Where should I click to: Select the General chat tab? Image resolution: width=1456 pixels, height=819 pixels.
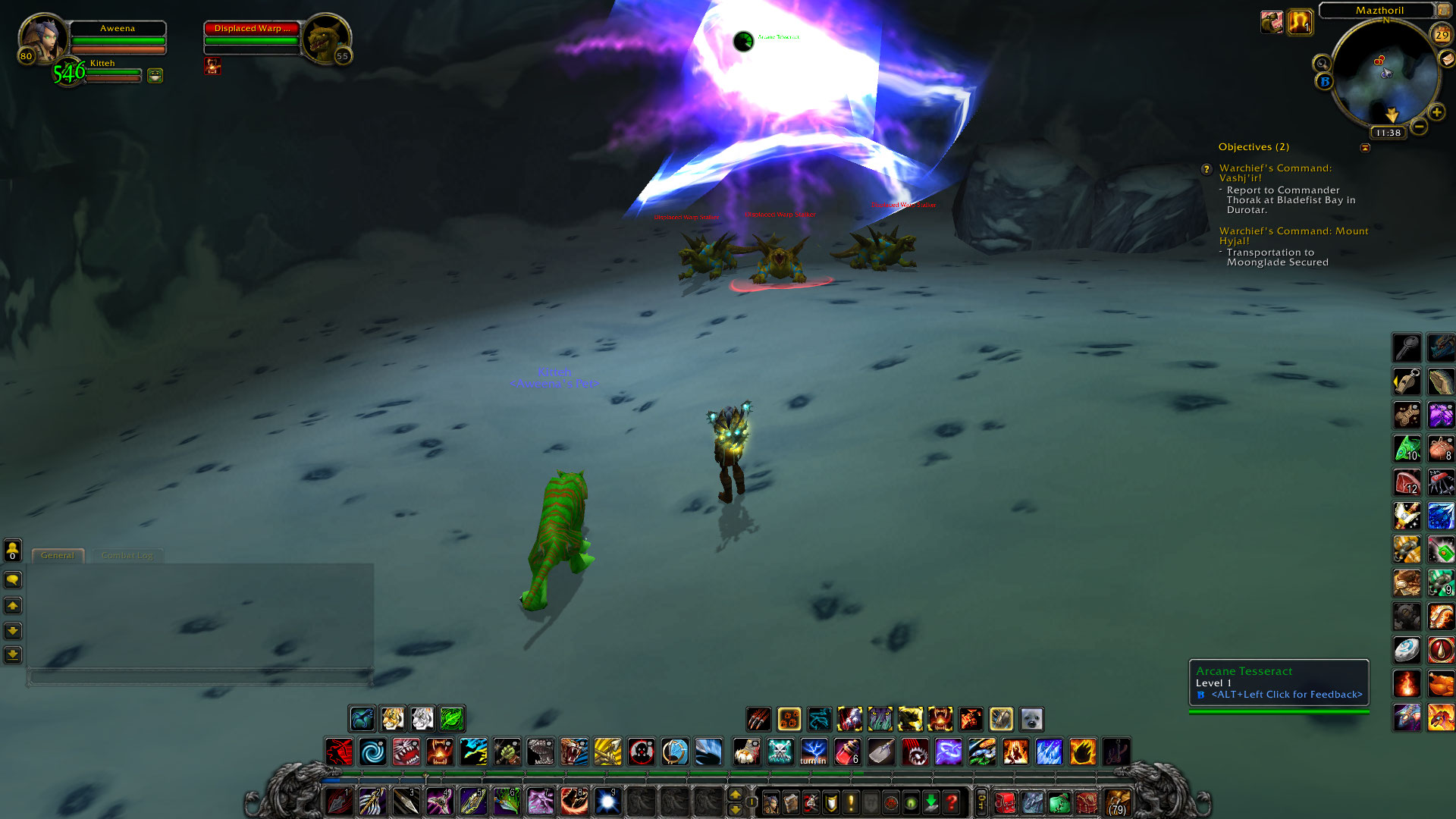pos(58,555)
